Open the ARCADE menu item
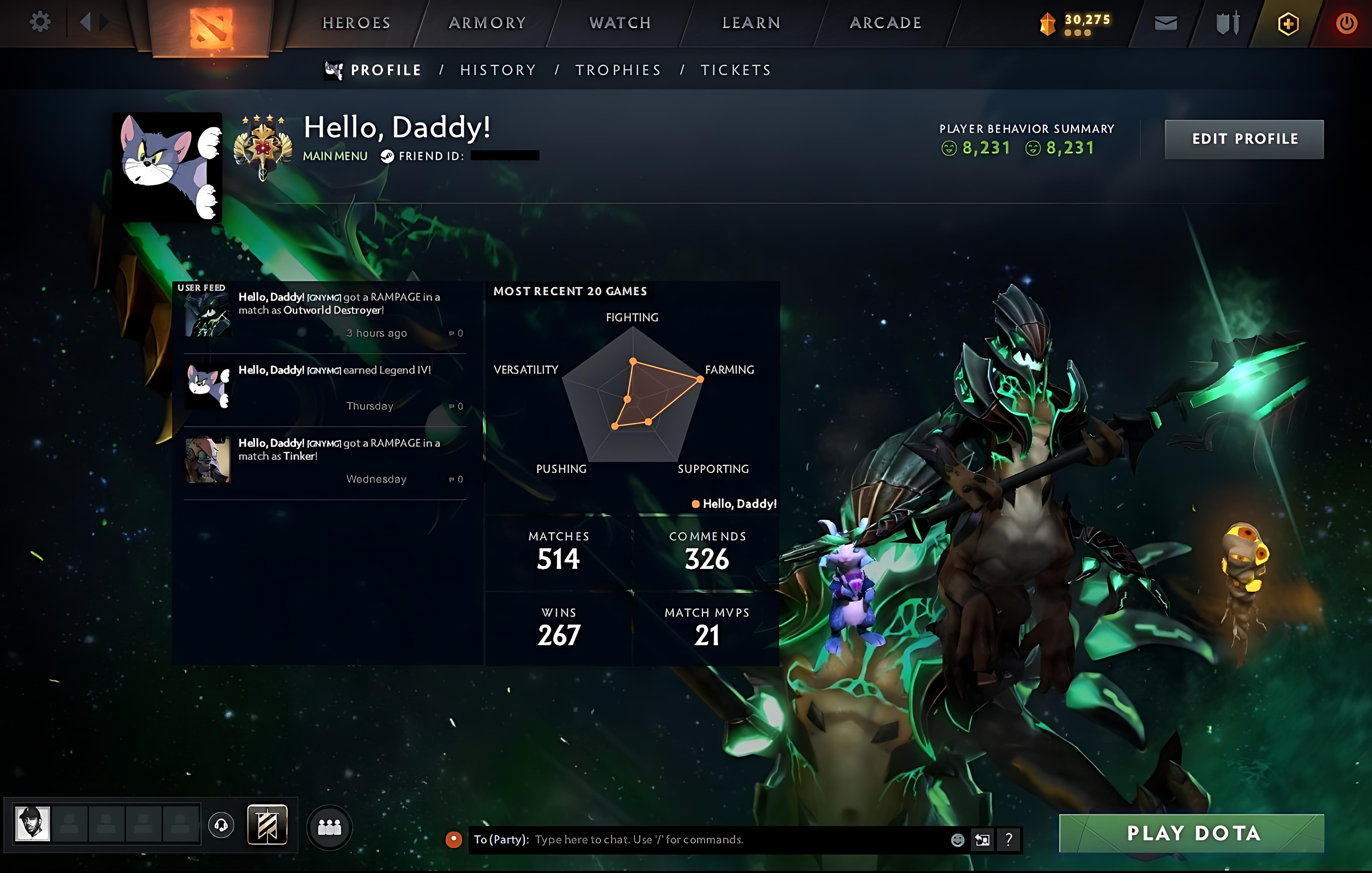This screenshot has width=1372, height=873. [x=885, y=23]
